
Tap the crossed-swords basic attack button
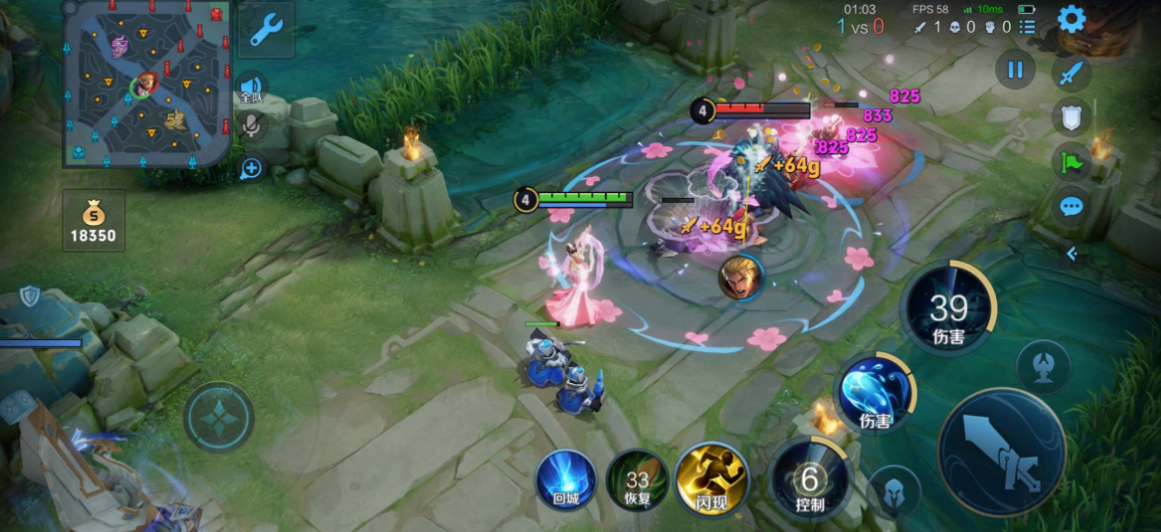1002,453
